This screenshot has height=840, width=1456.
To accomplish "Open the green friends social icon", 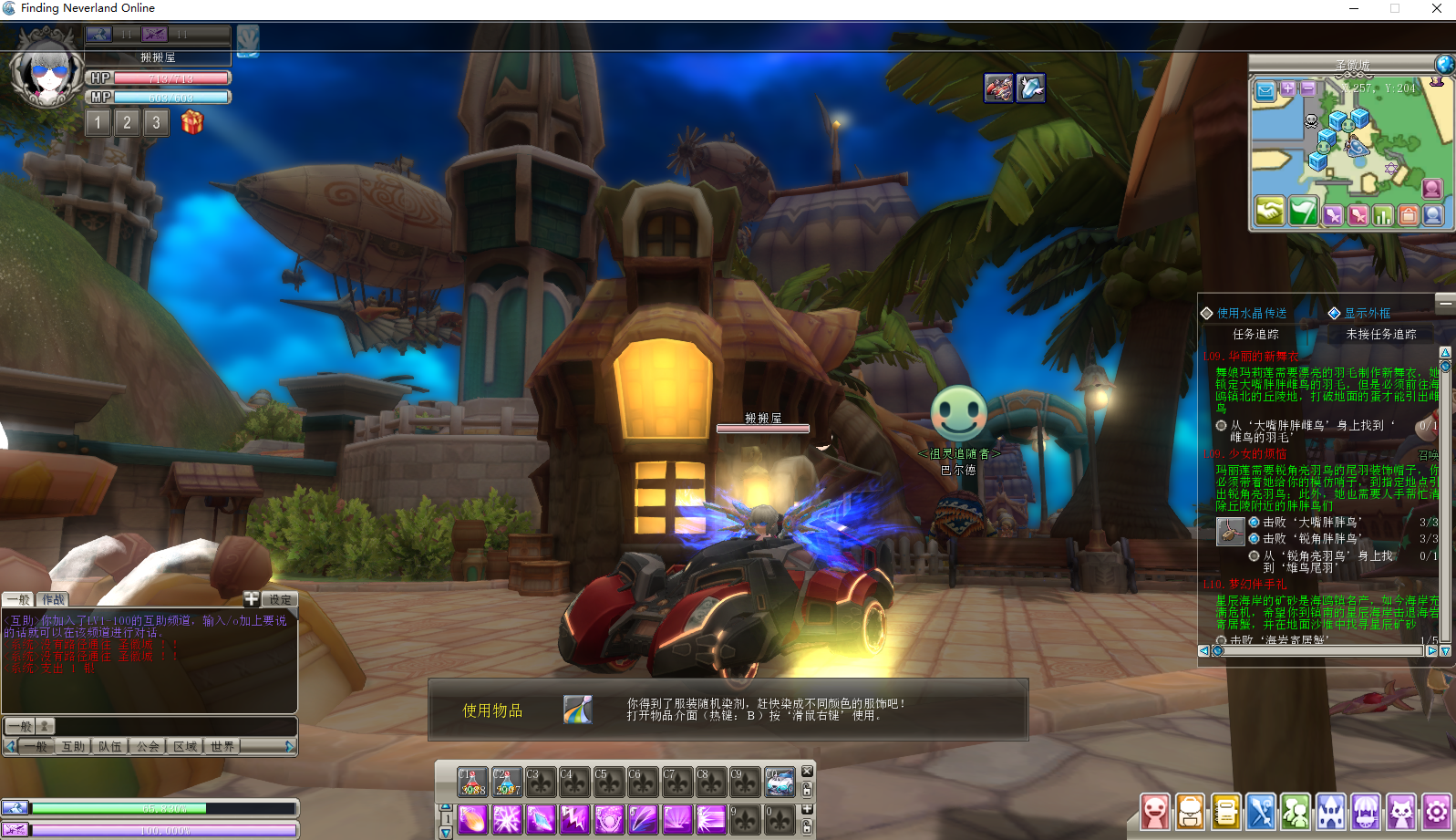I will (x=1296, y=811).
